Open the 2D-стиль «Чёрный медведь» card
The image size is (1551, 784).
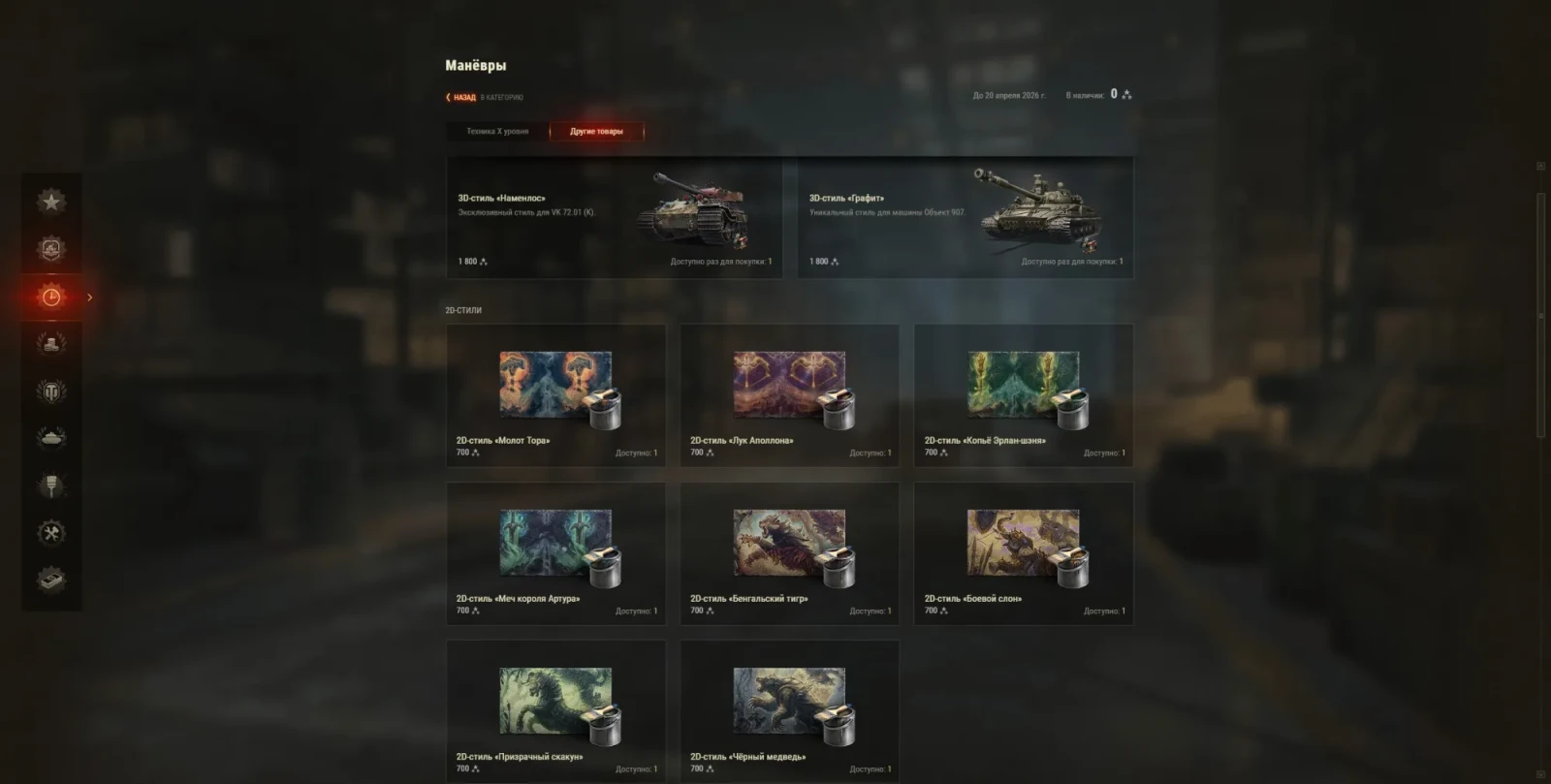coord(789,710)
